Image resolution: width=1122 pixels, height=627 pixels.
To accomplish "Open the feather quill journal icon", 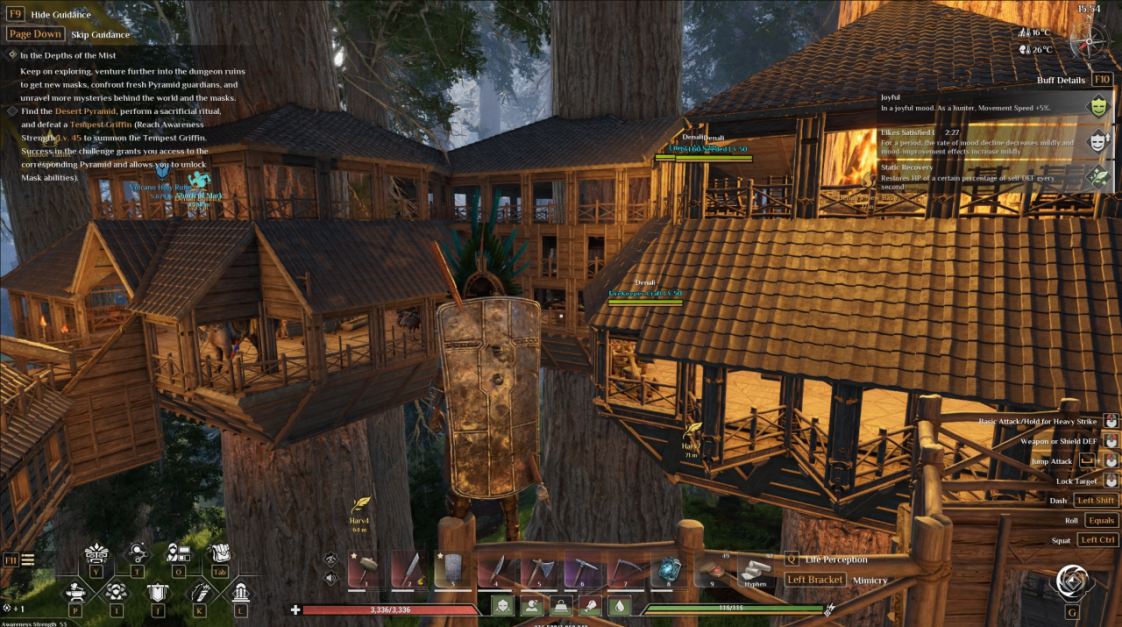I will tap(200, 590).
